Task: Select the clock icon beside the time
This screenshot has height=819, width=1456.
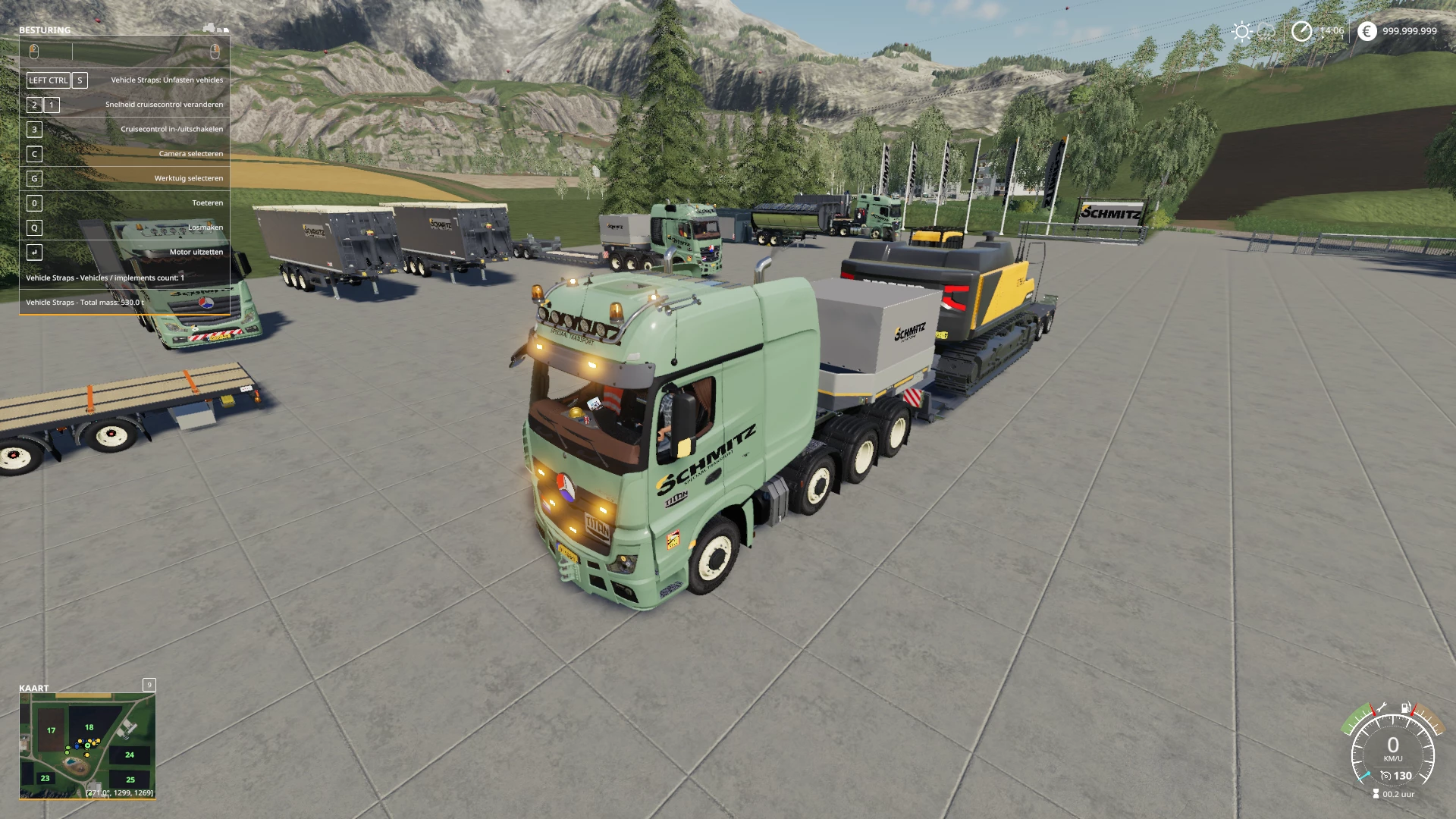Action: tap(1301, 31)
